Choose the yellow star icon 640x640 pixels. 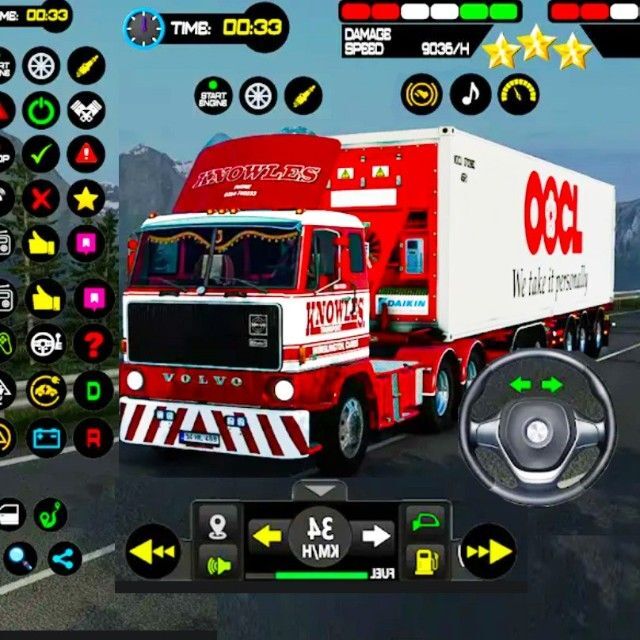click(87, 198)
